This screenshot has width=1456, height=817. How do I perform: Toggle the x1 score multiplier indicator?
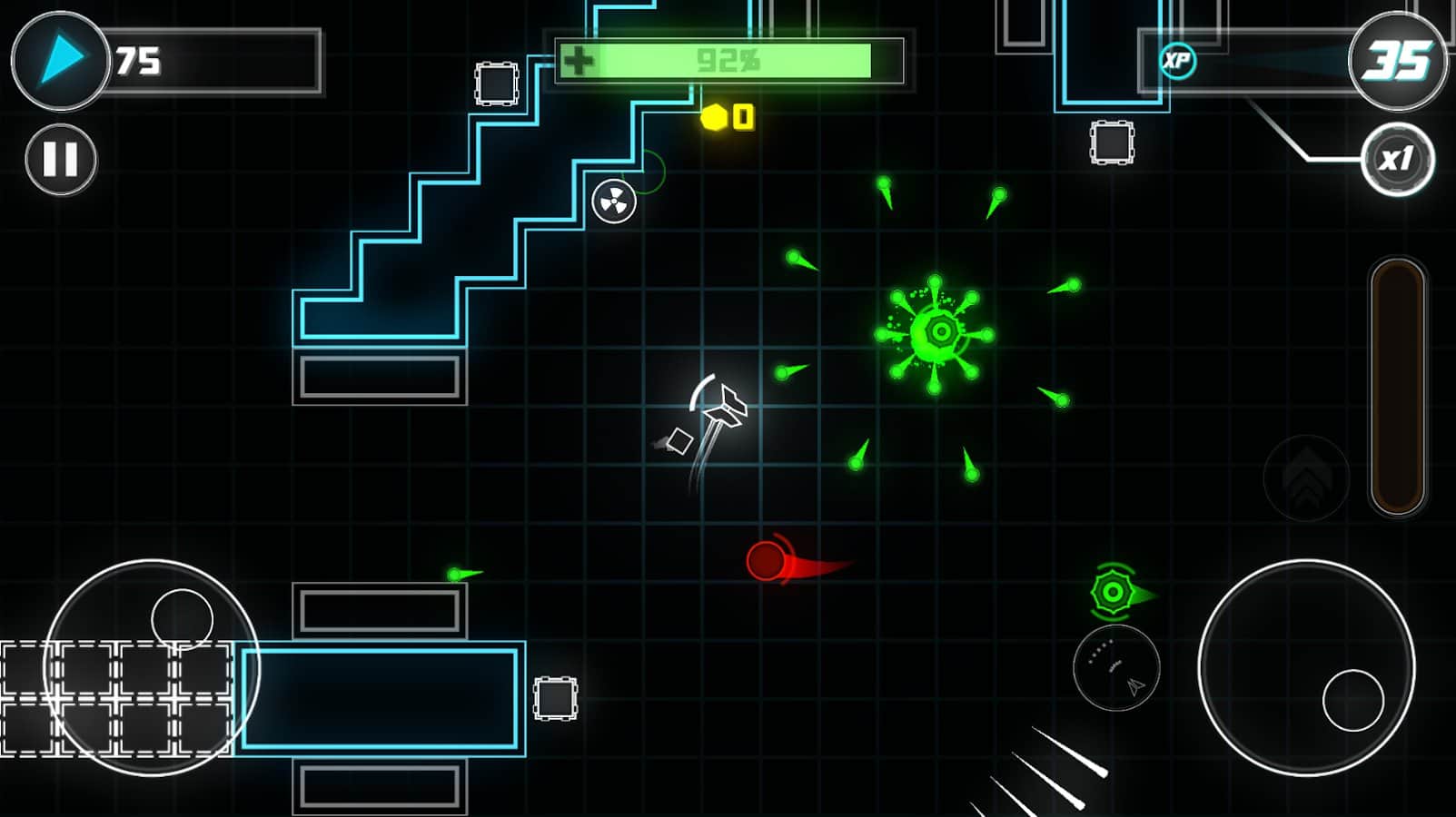(1400, 160)
